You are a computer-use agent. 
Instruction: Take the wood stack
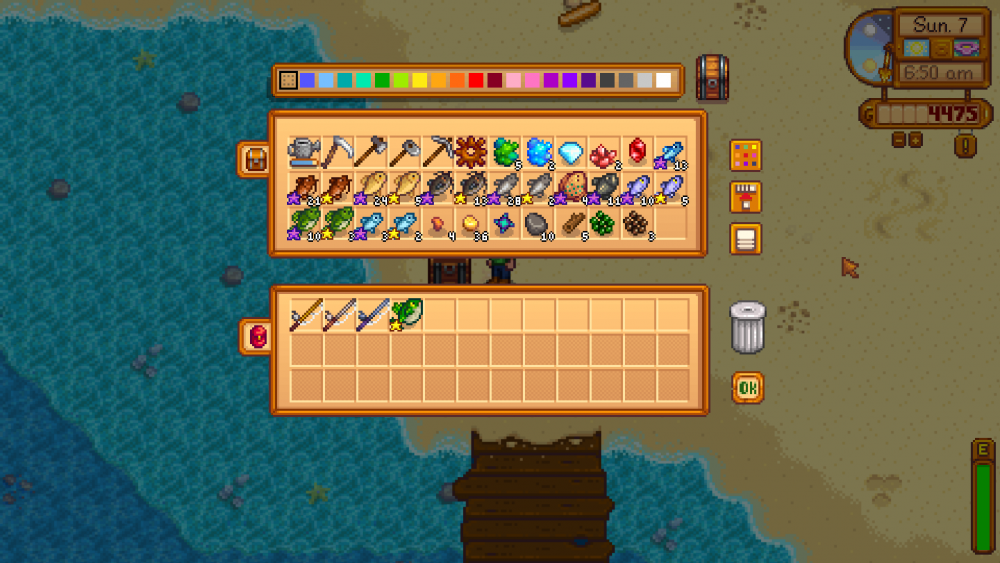click(x=571, y=222)
